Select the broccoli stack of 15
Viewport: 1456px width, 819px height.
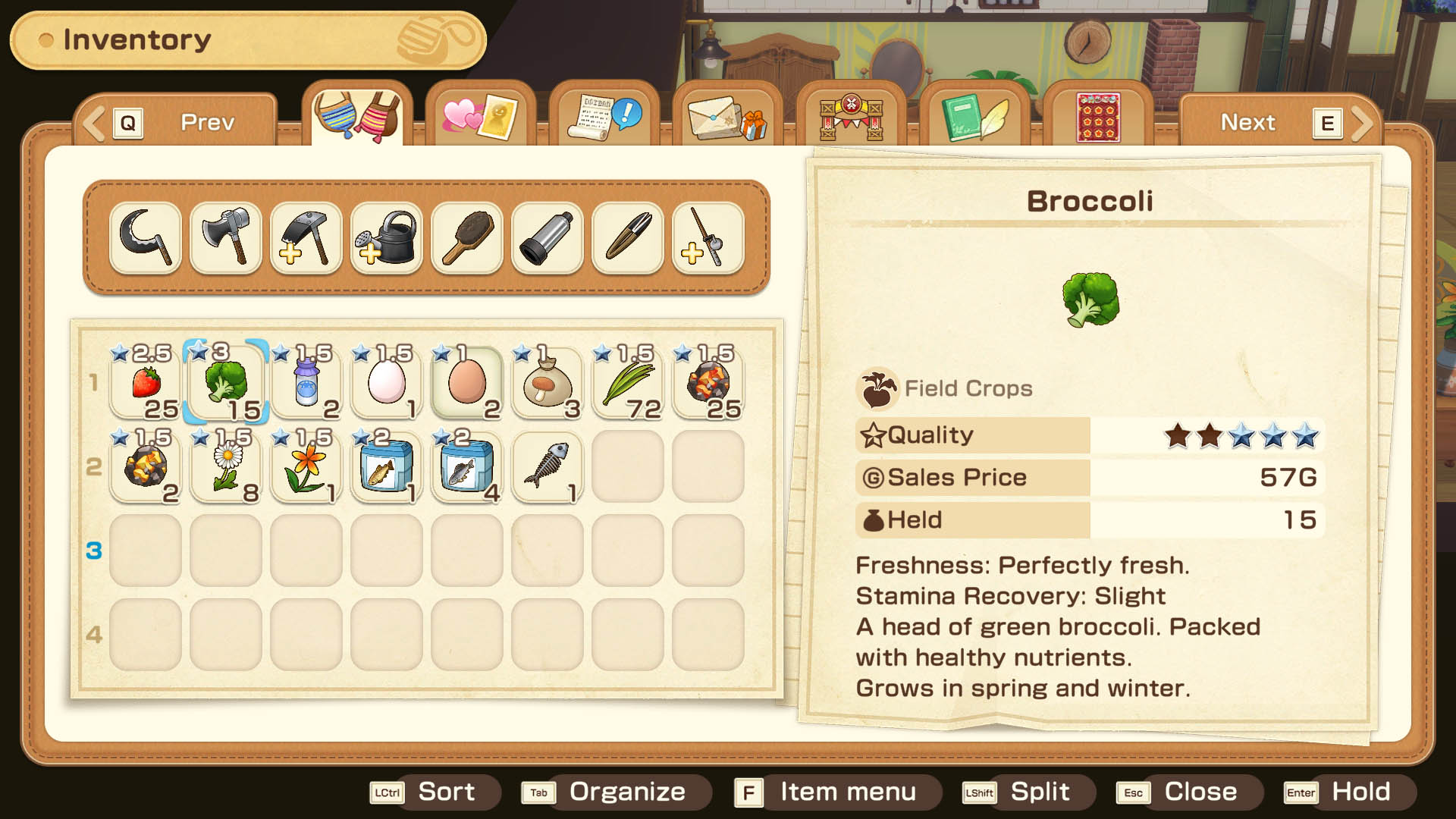(x=226, y=382)
